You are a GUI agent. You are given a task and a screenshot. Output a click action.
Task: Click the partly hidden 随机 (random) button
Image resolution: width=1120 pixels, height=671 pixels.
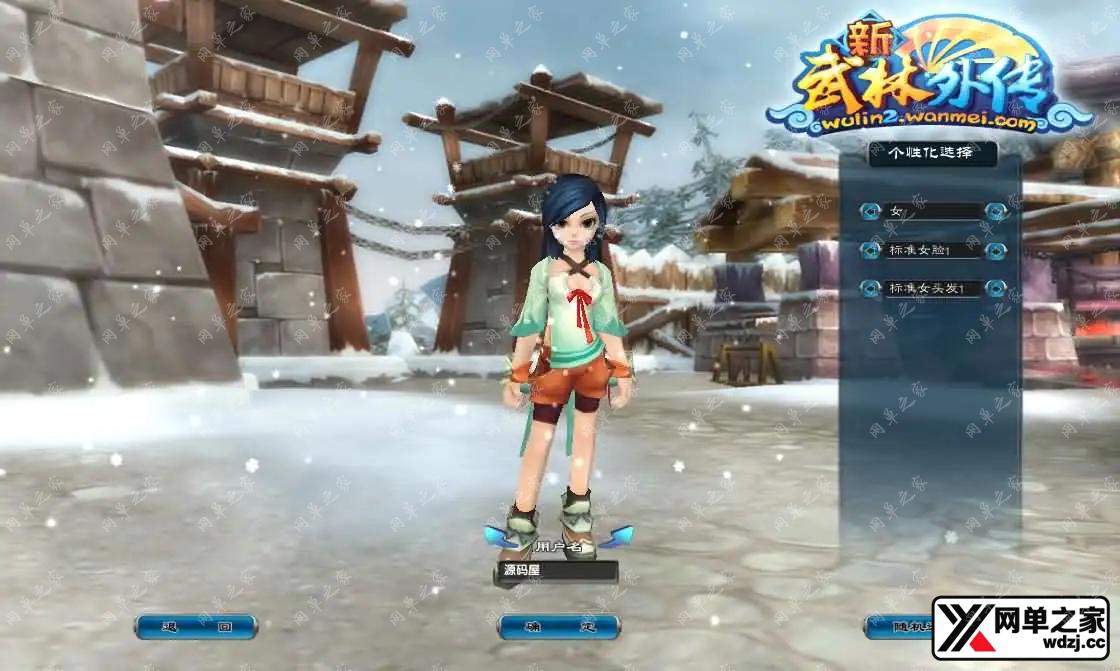click(898, 627)
